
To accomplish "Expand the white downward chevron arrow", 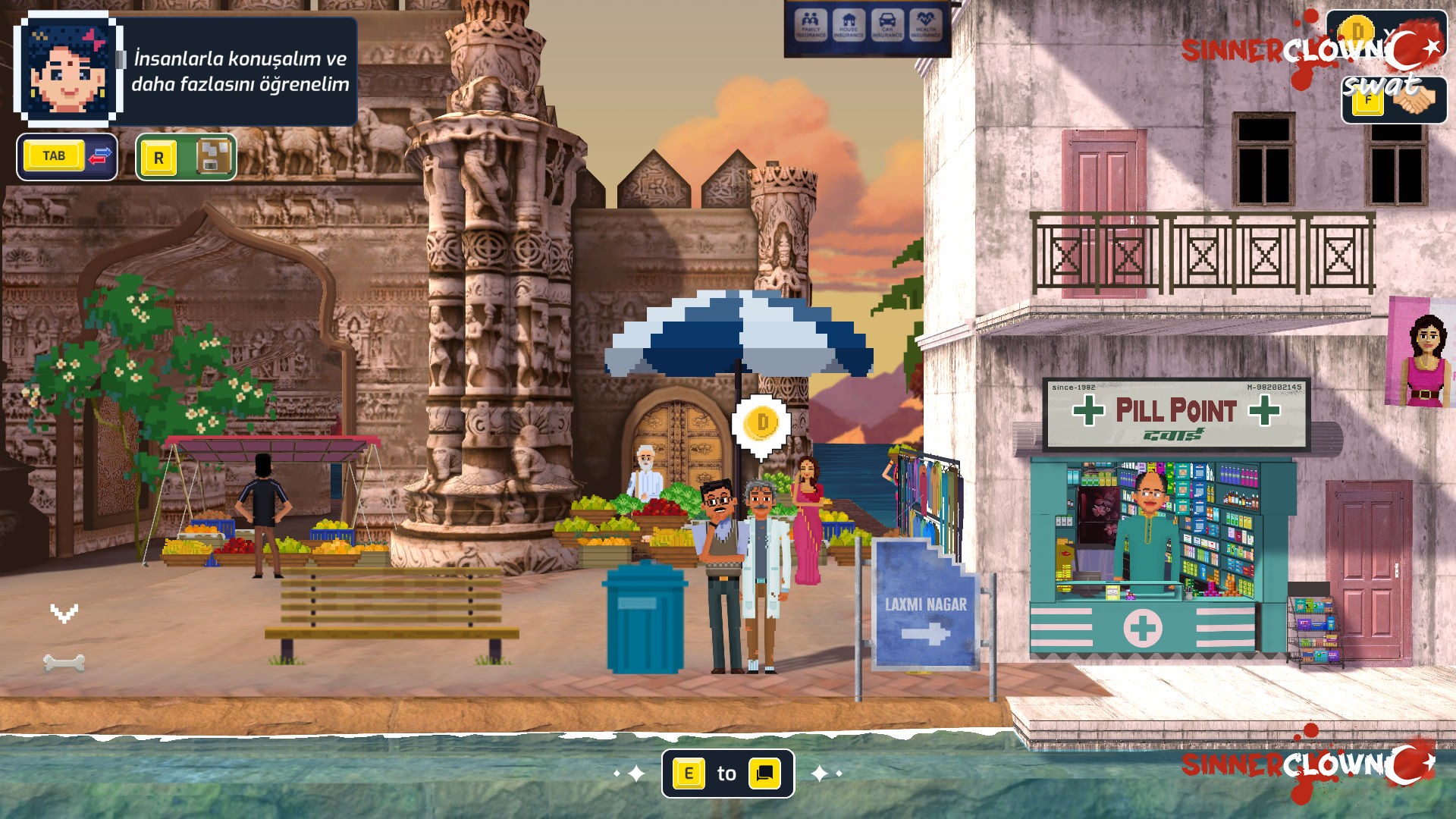I will point(64,613).
